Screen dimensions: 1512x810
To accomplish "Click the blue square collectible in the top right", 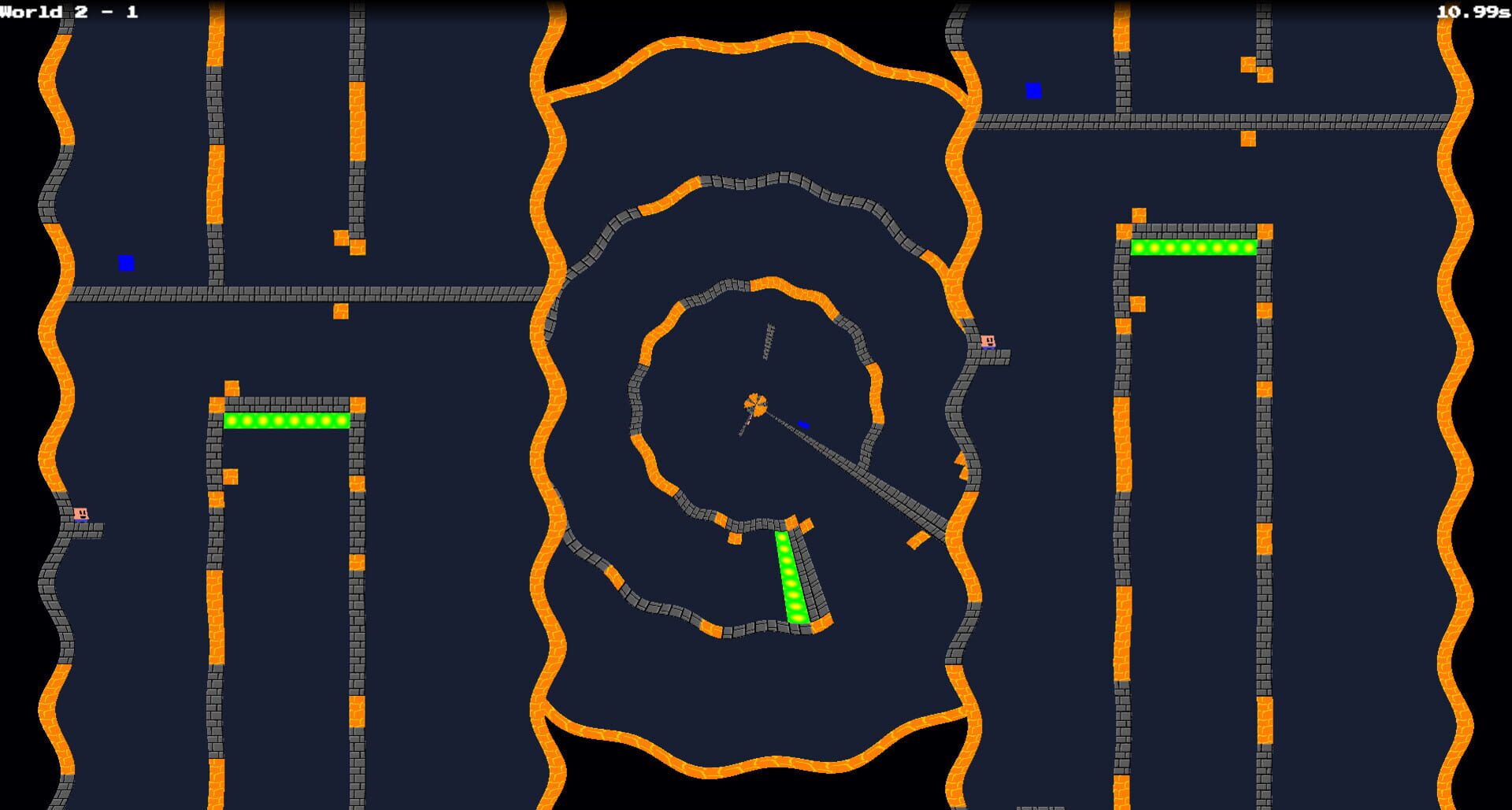I will point(1034,91).
